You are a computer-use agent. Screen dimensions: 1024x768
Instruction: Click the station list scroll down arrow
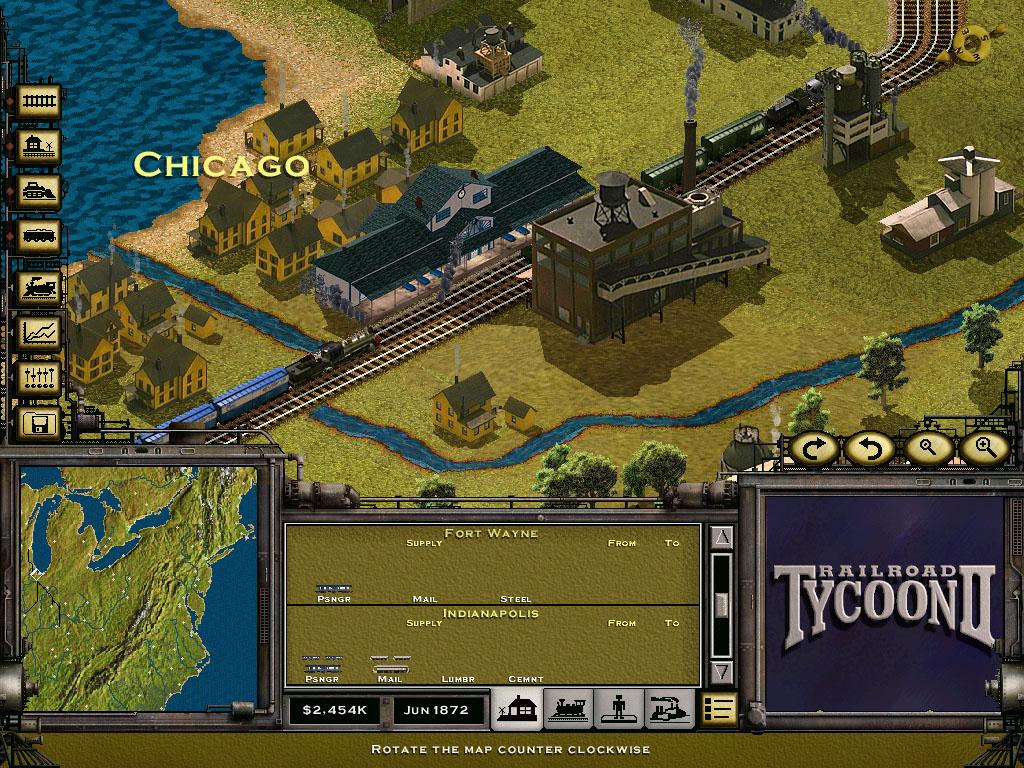722,671
